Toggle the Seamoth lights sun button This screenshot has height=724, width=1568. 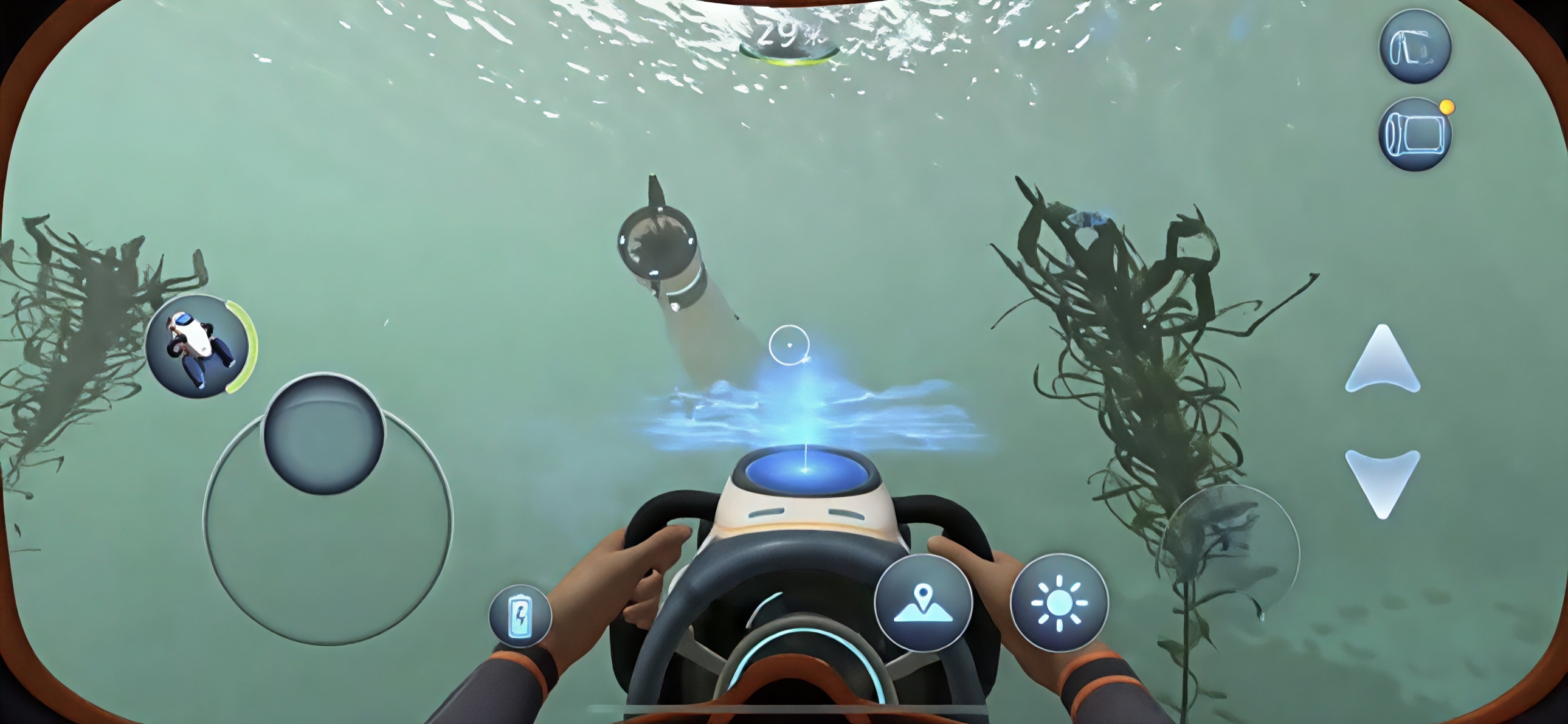point(1059,602)
